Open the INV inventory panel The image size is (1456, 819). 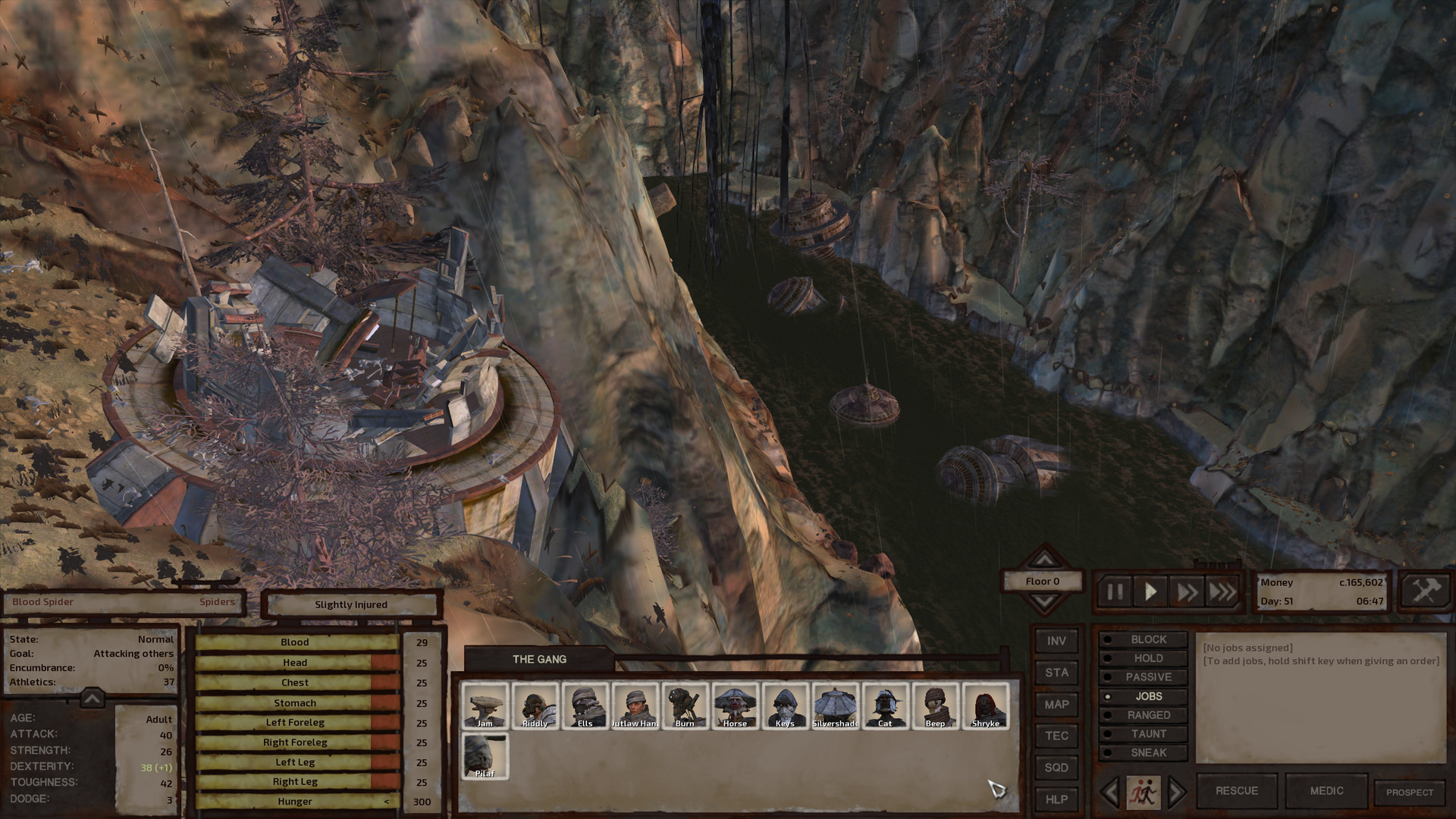pos(1056,642)
